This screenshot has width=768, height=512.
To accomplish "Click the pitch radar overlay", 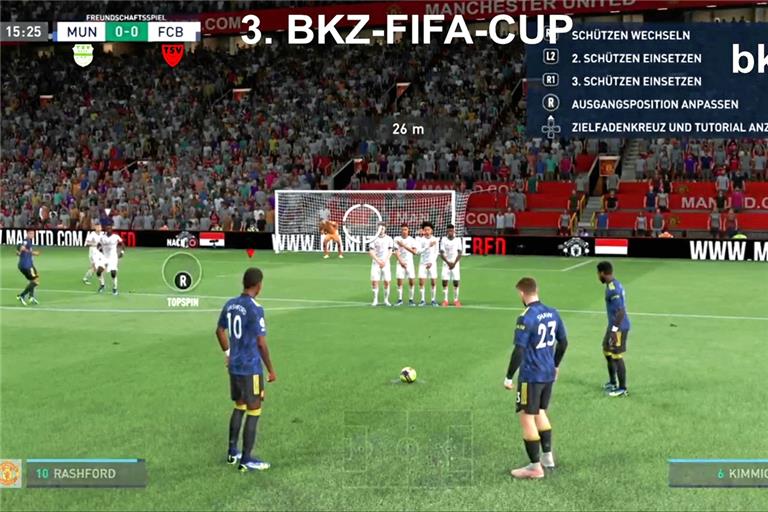I will (408, 448).
